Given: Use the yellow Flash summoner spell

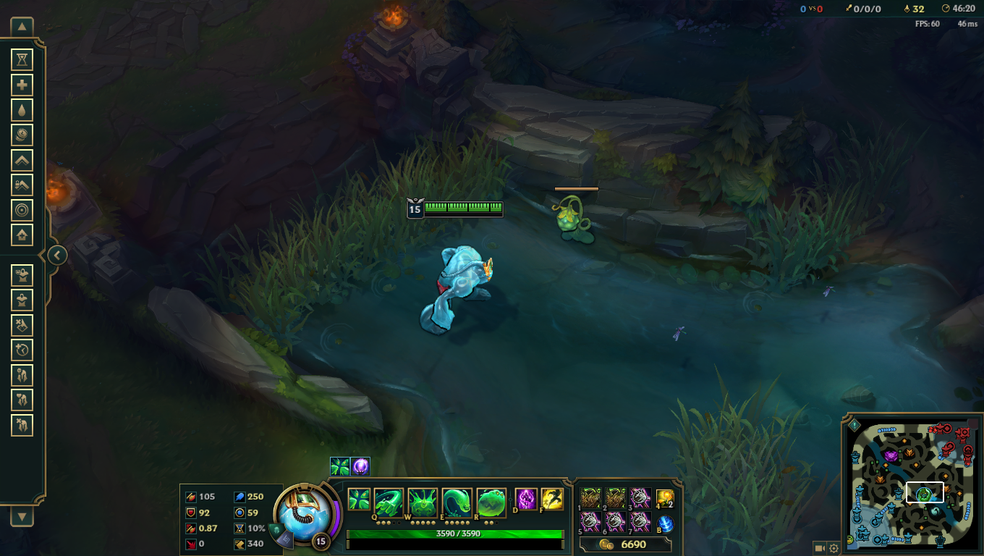Looking at the screenshot, I should pyautogui.click(x=551, y=499).
